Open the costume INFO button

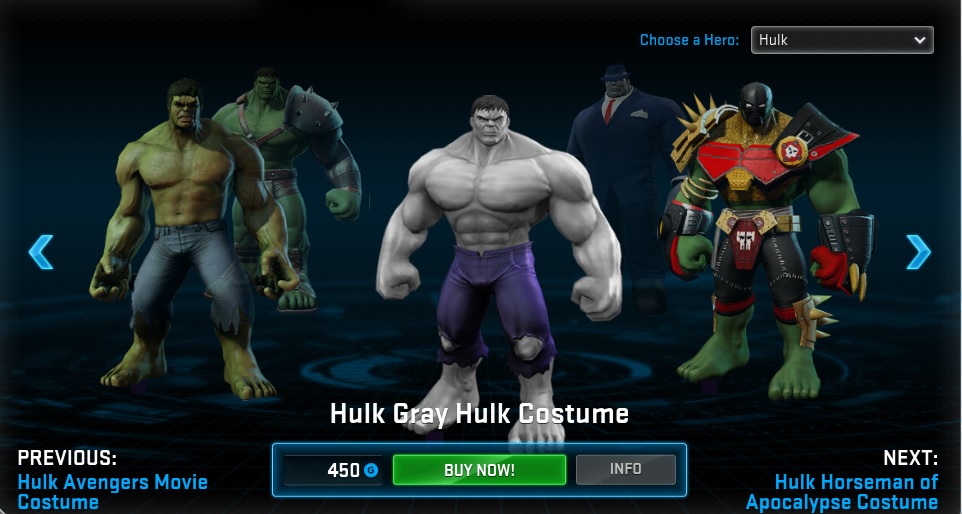pyautogui.click(x=625, y=469)
